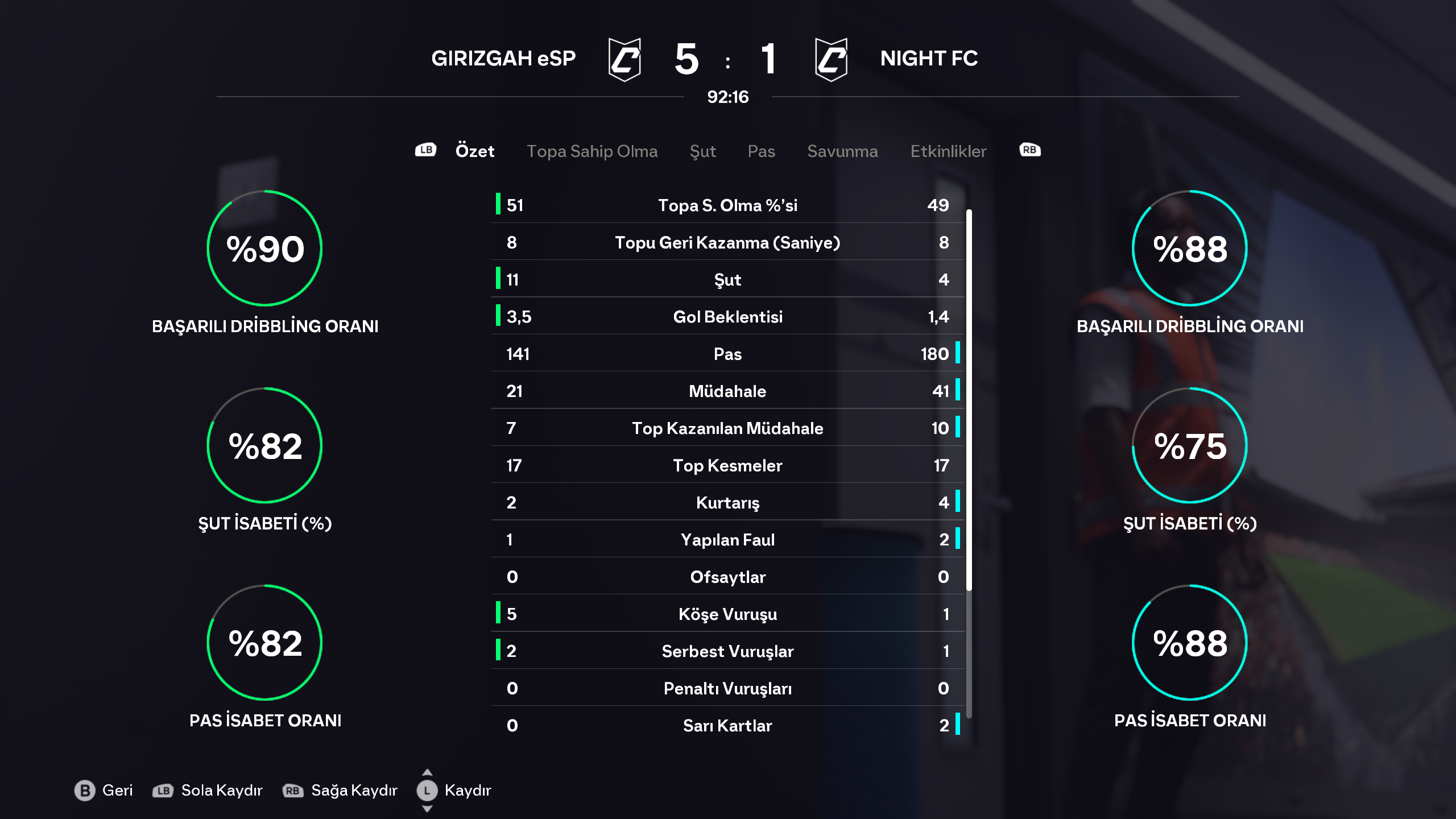Select the Şut statistics tab

pos(702,151)
